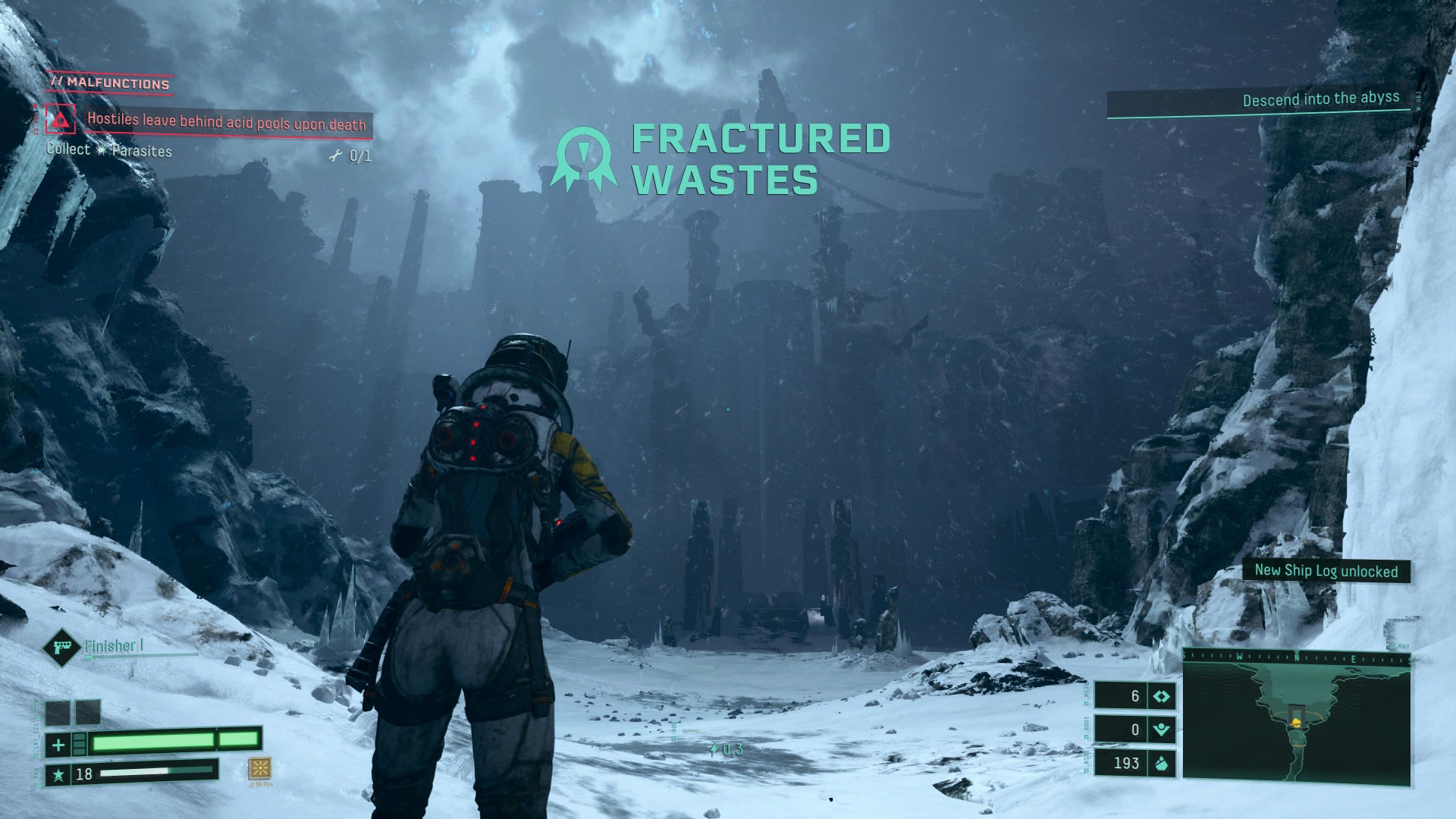Click the obolites icon beside 193
The width and height of the screenshot is (1456, 819).
(x=1161, y=763)
